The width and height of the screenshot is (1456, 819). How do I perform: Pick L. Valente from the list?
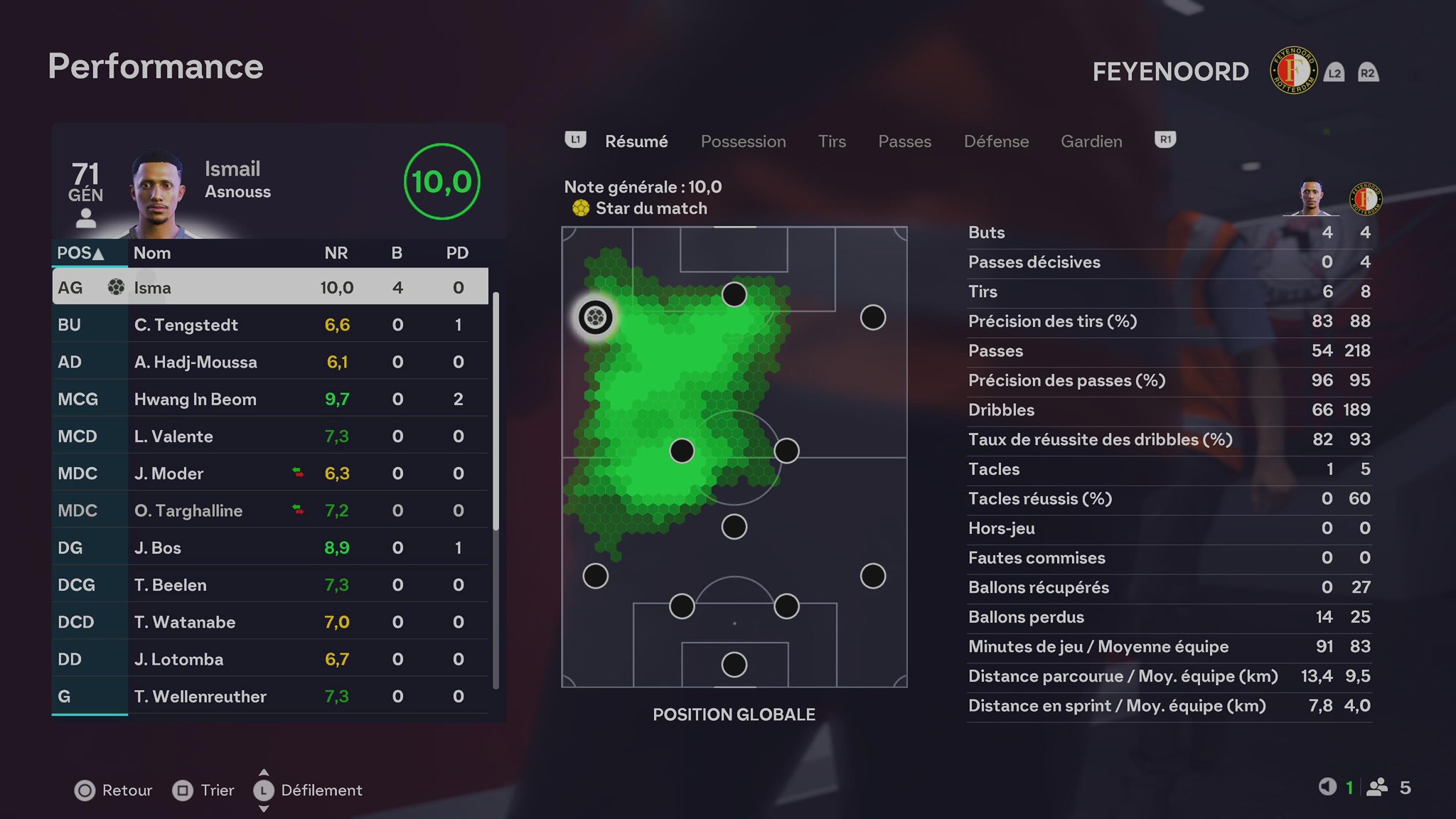(270, 437)
